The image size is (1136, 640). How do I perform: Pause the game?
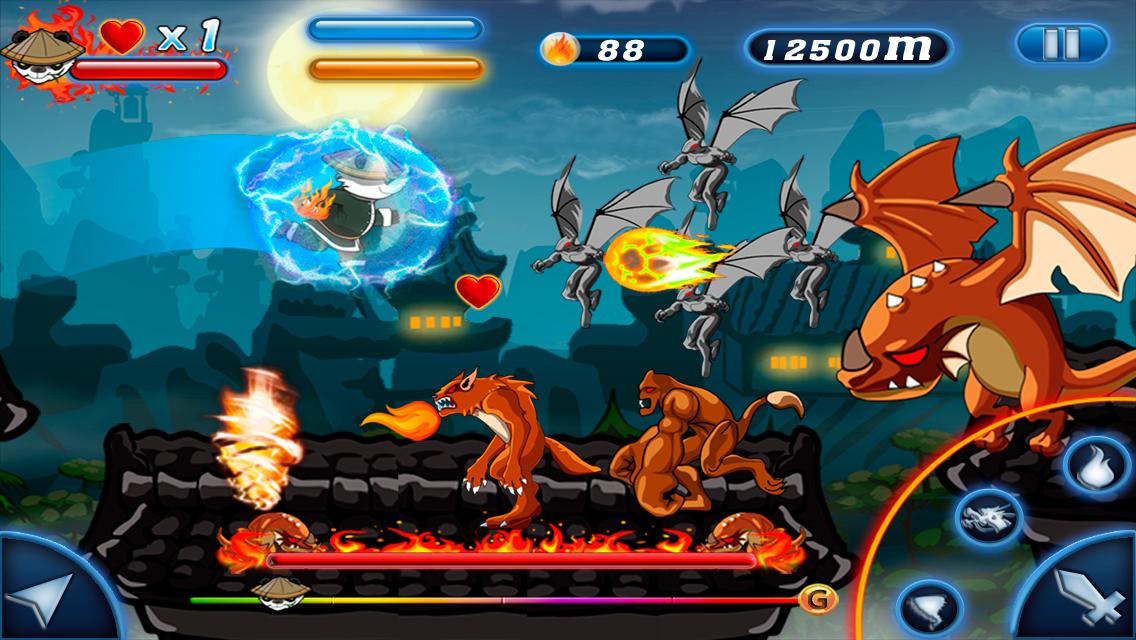(1062, 44)
